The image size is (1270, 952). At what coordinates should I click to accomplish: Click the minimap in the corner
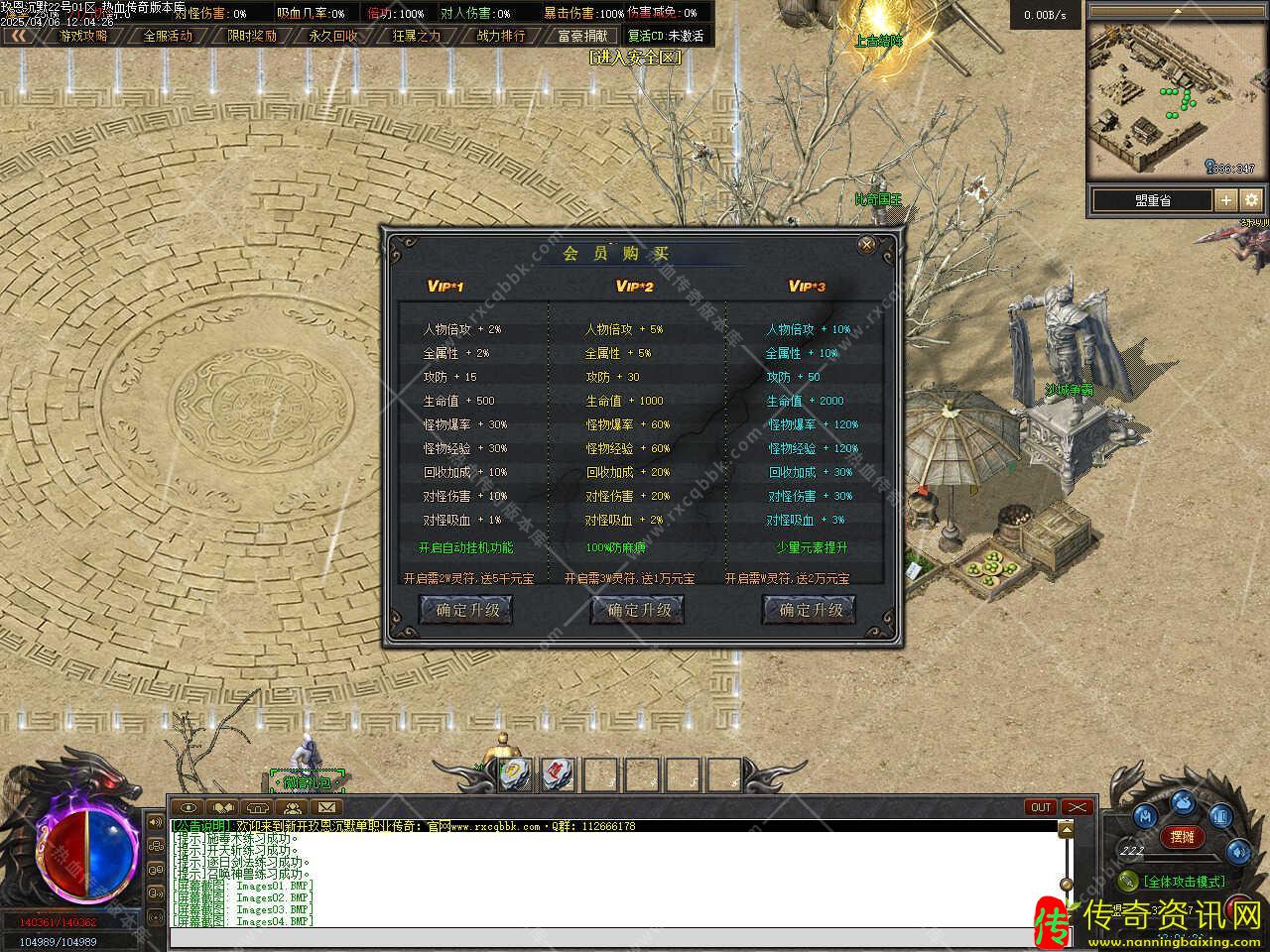(1178, 99)
